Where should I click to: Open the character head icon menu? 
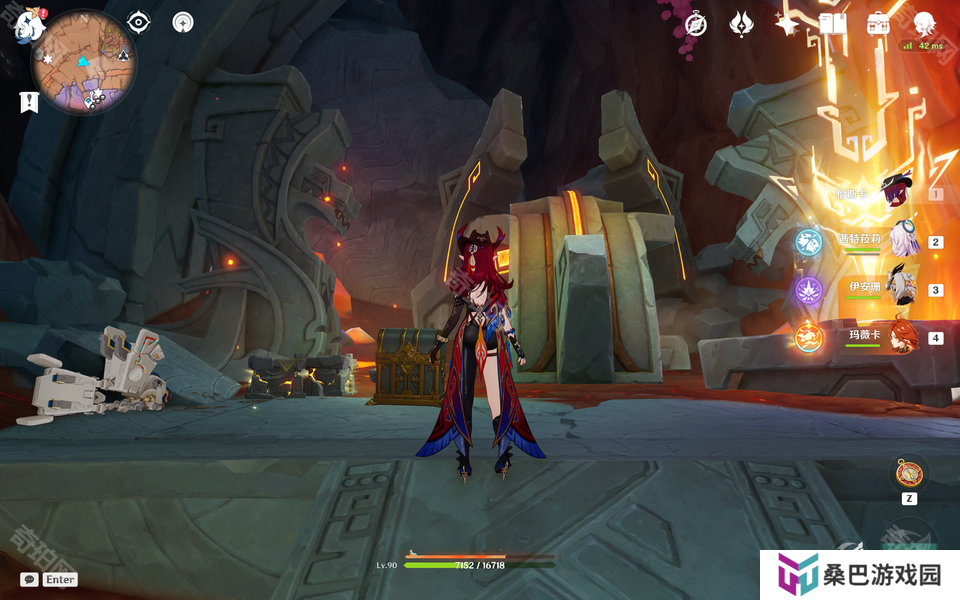pyautogui.click(x=924, y=24)
